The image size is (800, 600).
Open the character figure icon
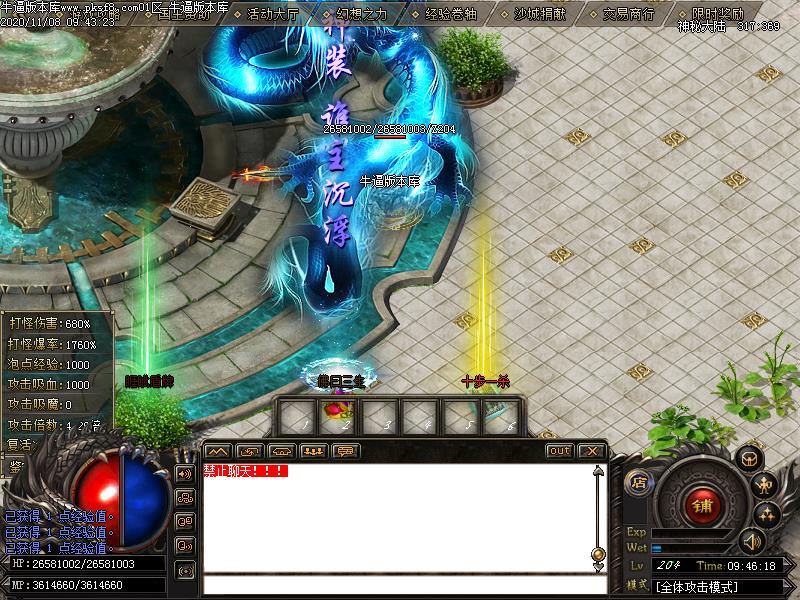[x=767, y=487]
